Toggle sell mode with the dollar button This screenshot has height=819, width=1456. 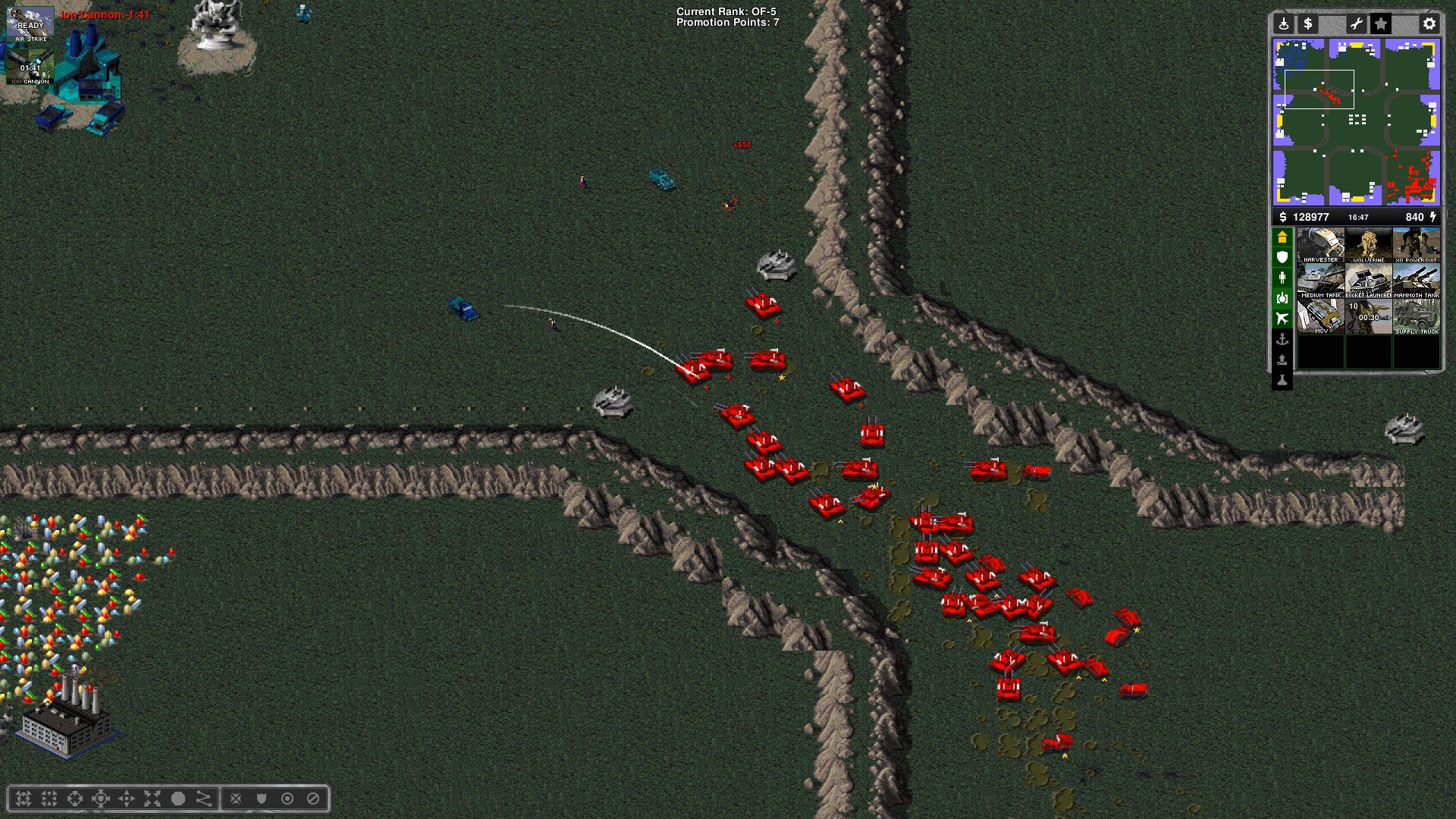coord(1307,24)
